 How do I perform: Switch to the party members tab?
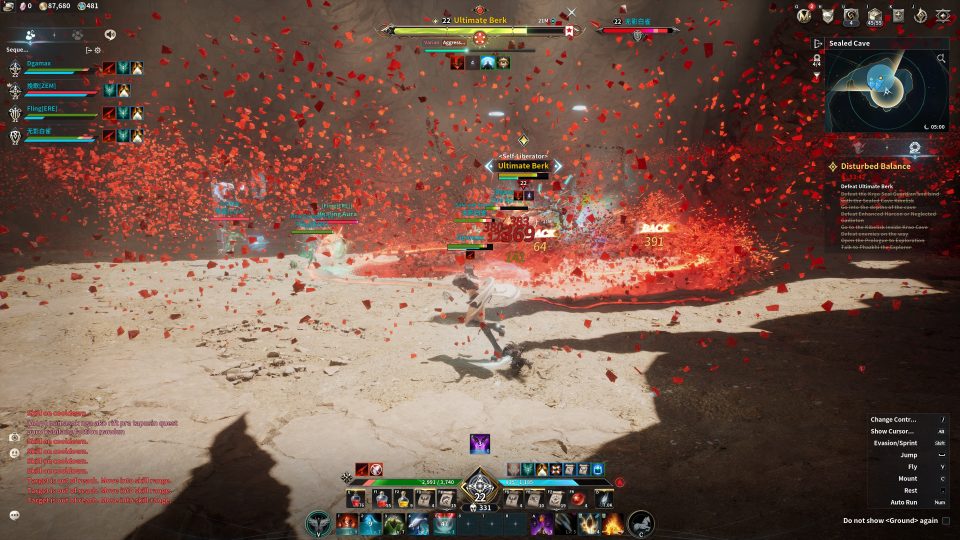pyautogui.click(x=31, y=34)
